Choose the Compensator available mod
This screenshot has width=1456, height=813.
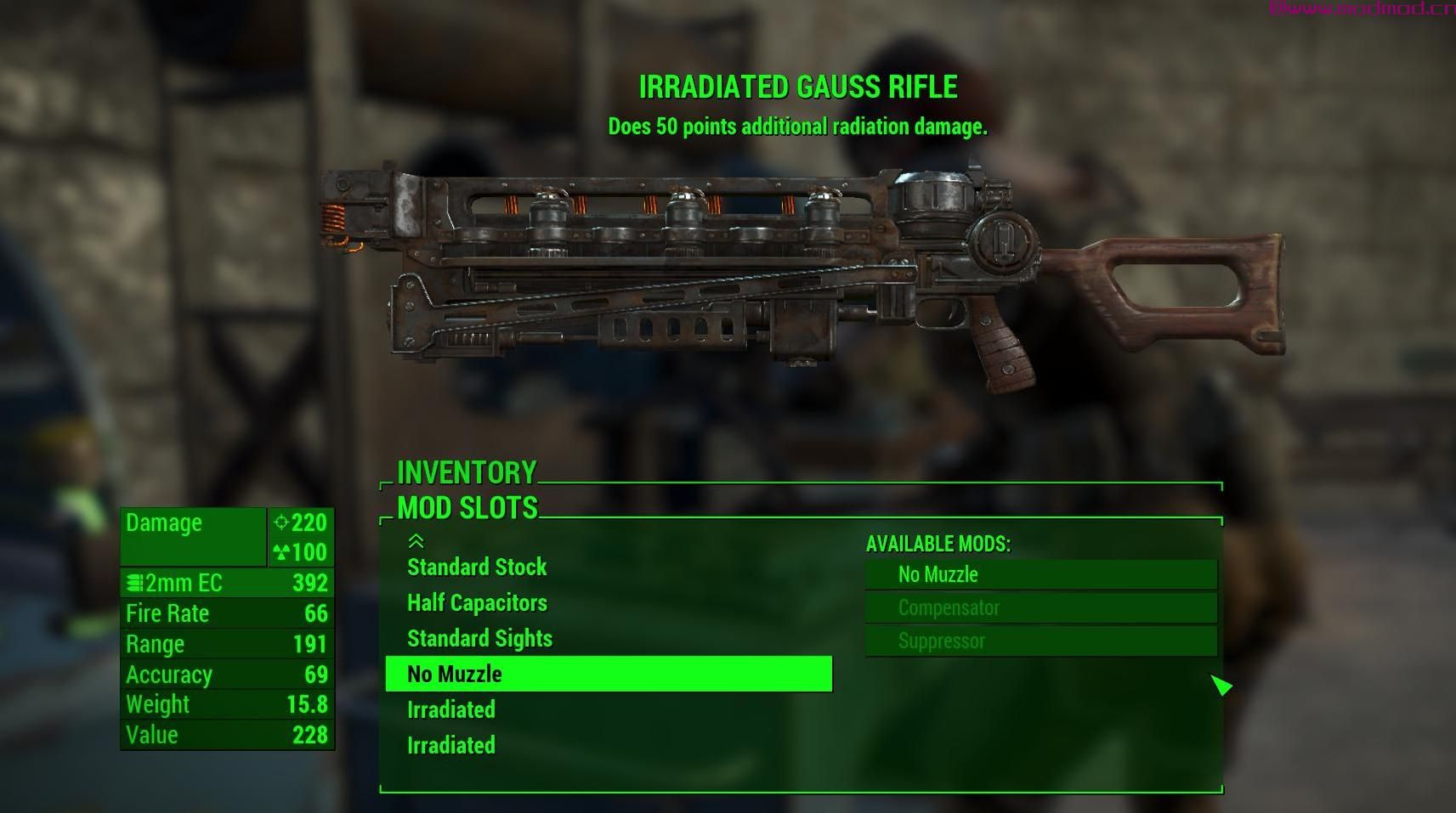(1040, 608)
